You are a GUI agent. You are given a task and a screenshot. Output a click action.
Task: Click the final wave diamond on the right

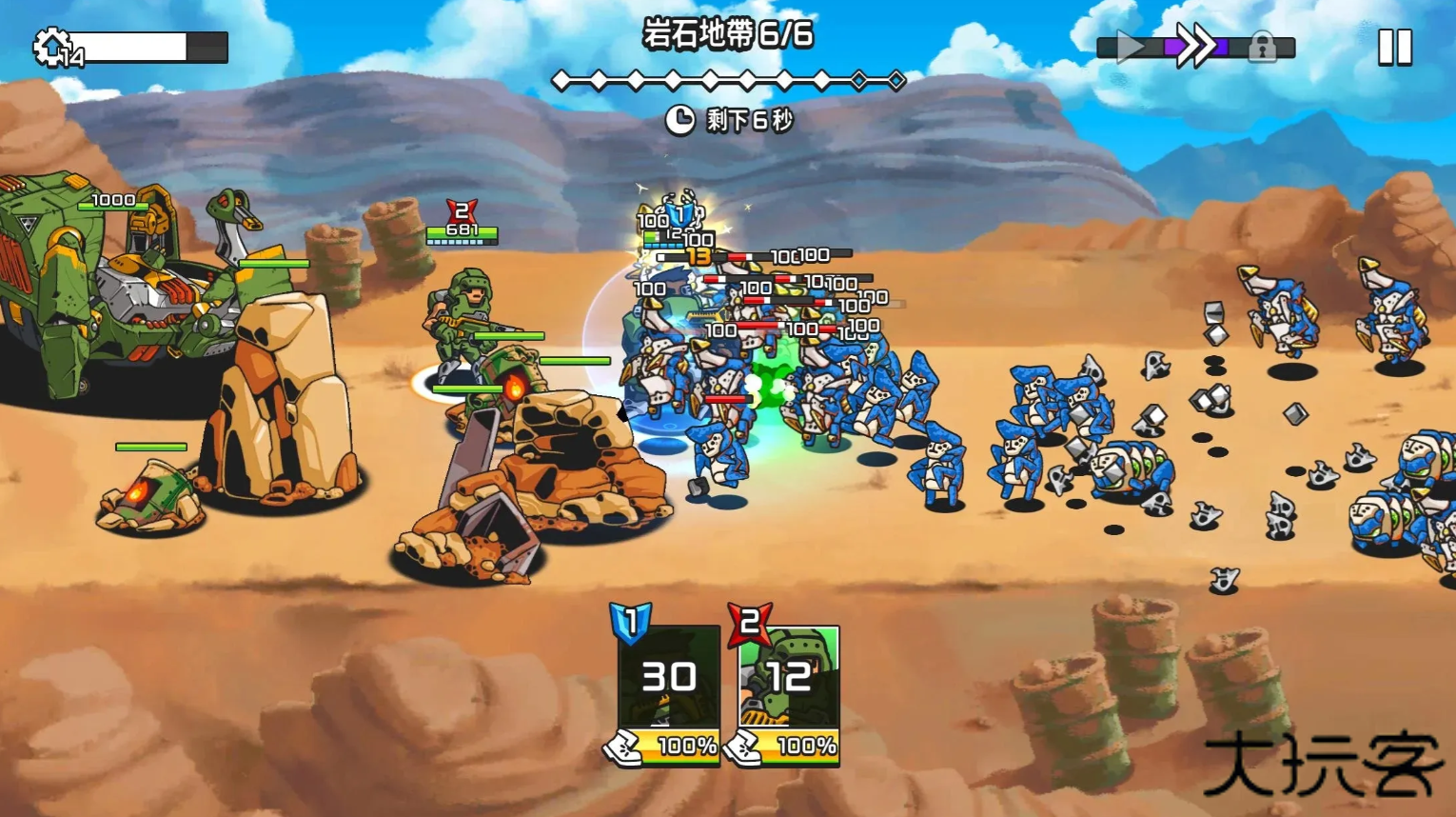897,79
